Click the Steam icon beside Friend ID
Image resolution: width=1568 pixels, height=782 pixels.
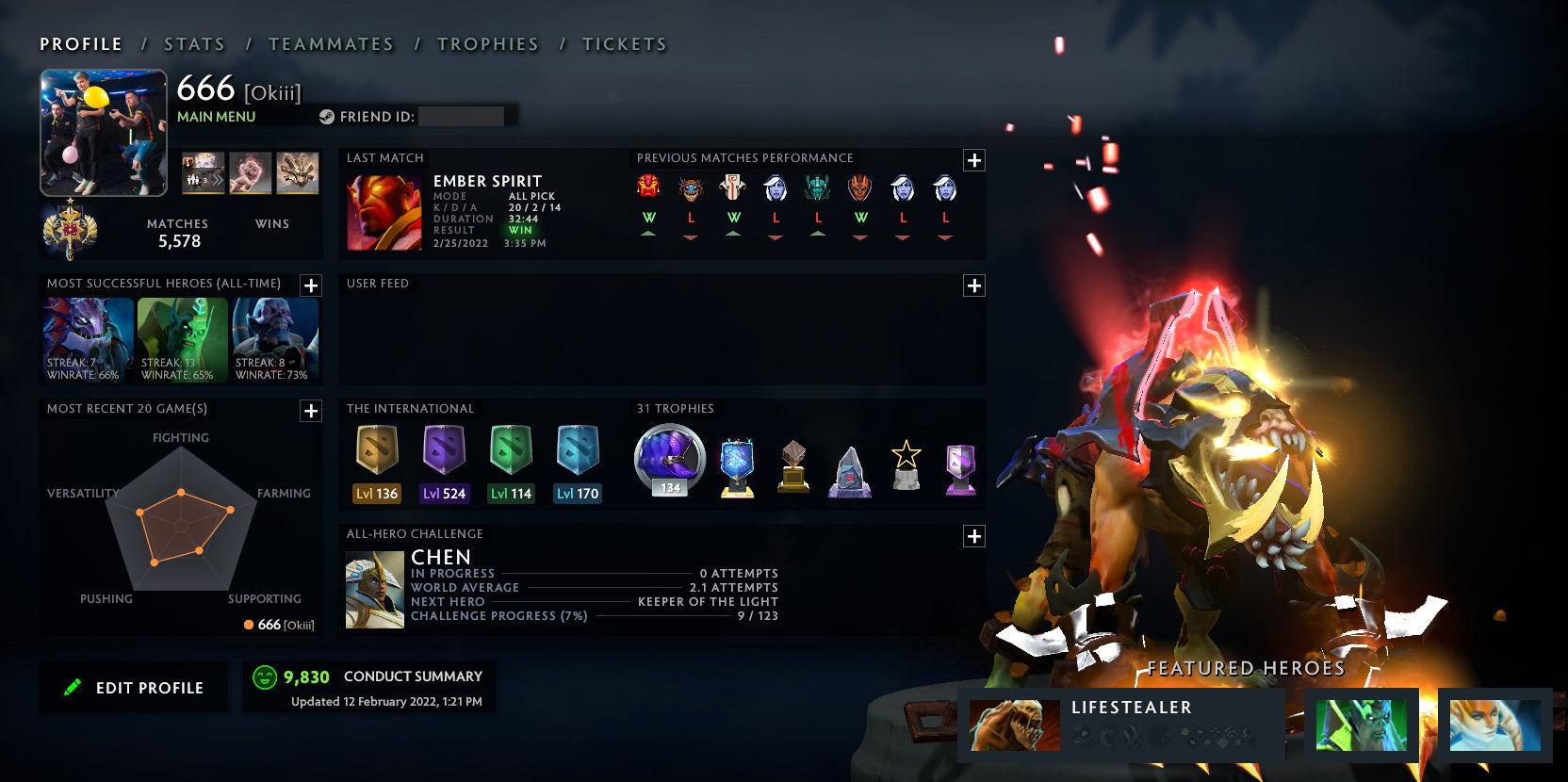(329, 117)
